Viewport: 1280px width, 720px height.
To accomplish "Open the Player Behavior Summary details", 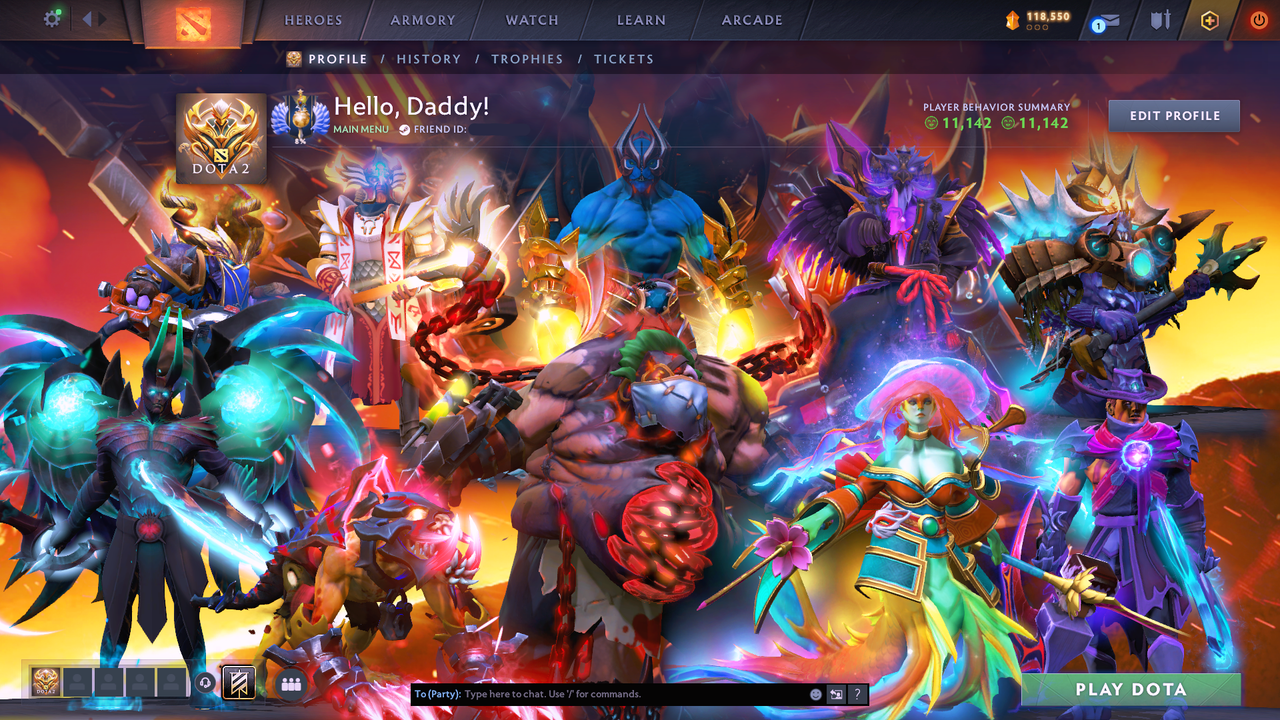I will coord(995,107).
